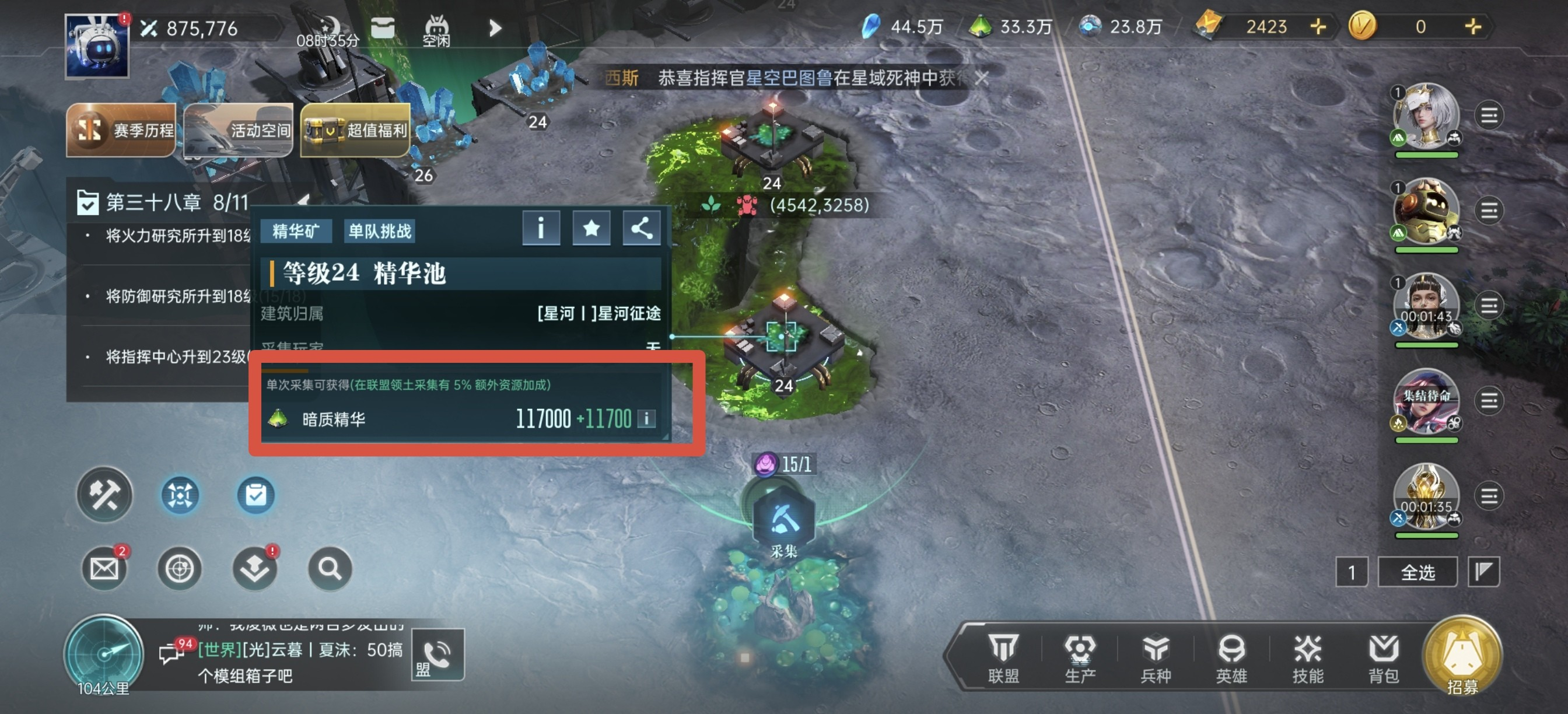Open the 技能 skills menu

point(1307,657)
